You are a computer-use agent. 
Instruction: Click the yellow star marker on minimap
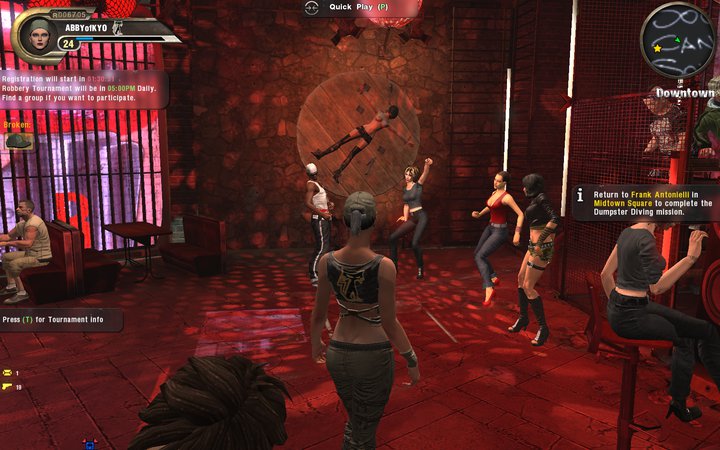click(x=657, y=48)
